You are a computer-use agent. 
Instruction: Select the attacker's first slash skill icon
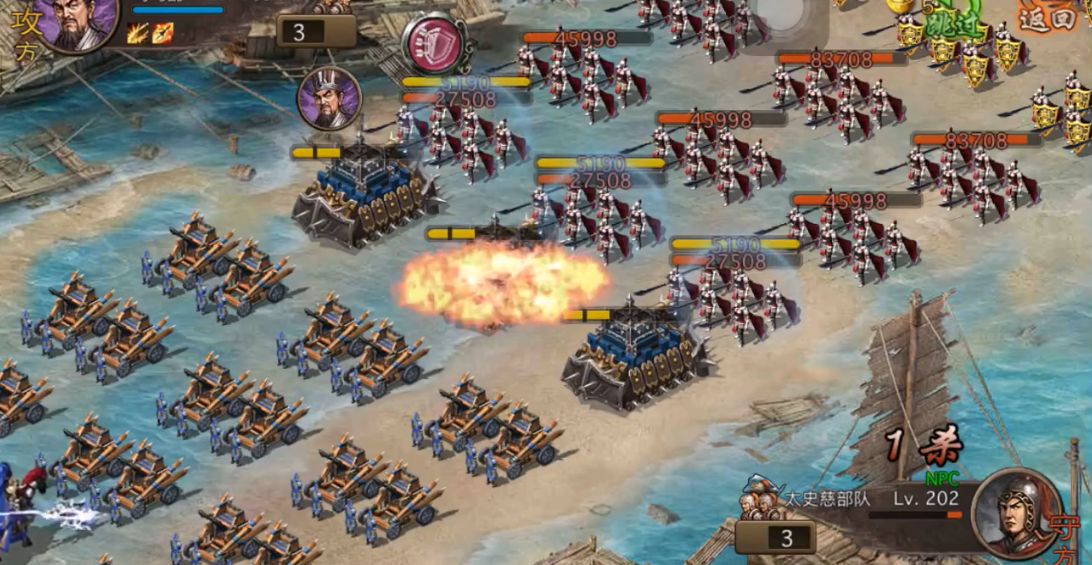click(138, 33)
